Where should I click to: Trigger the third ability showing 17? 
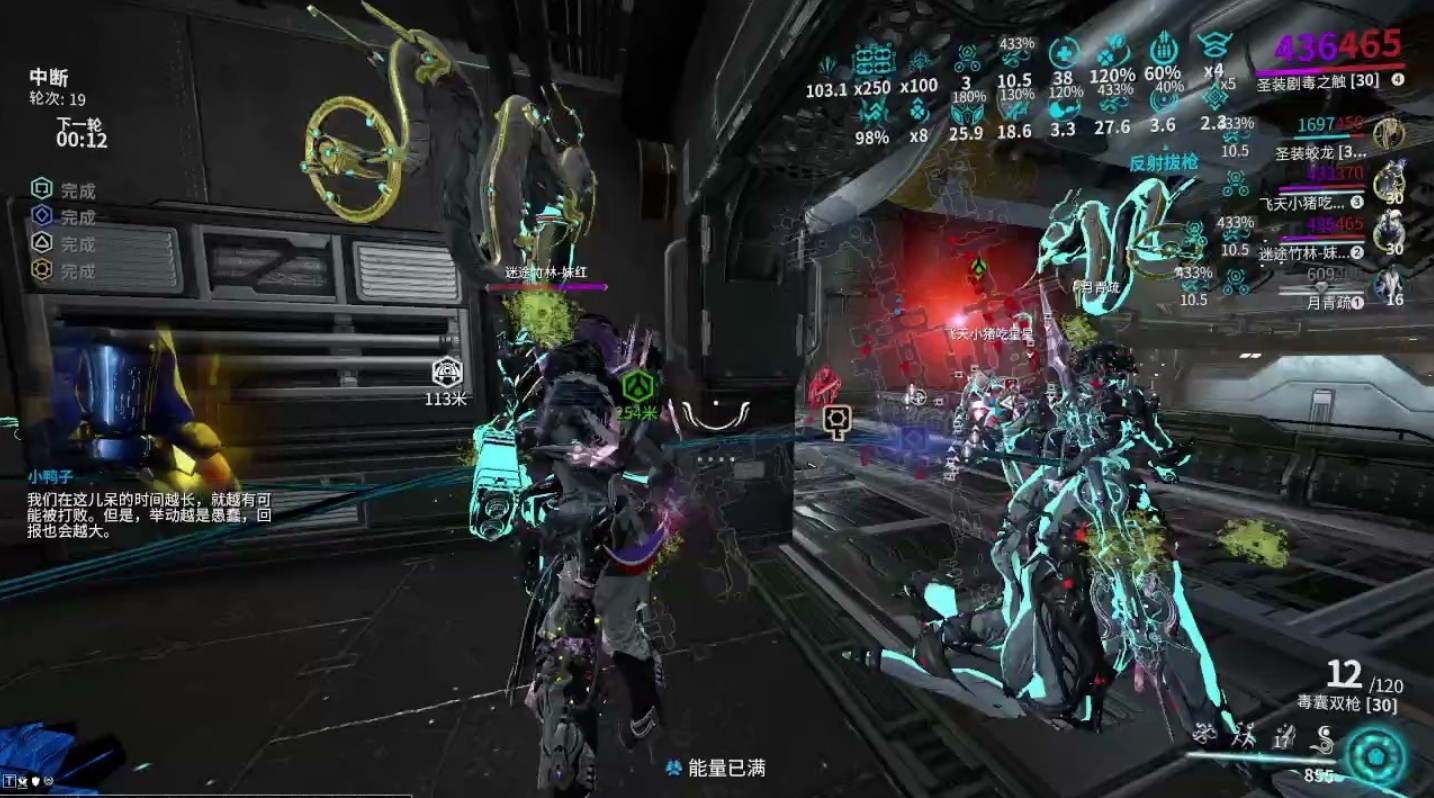[1282, 740]
